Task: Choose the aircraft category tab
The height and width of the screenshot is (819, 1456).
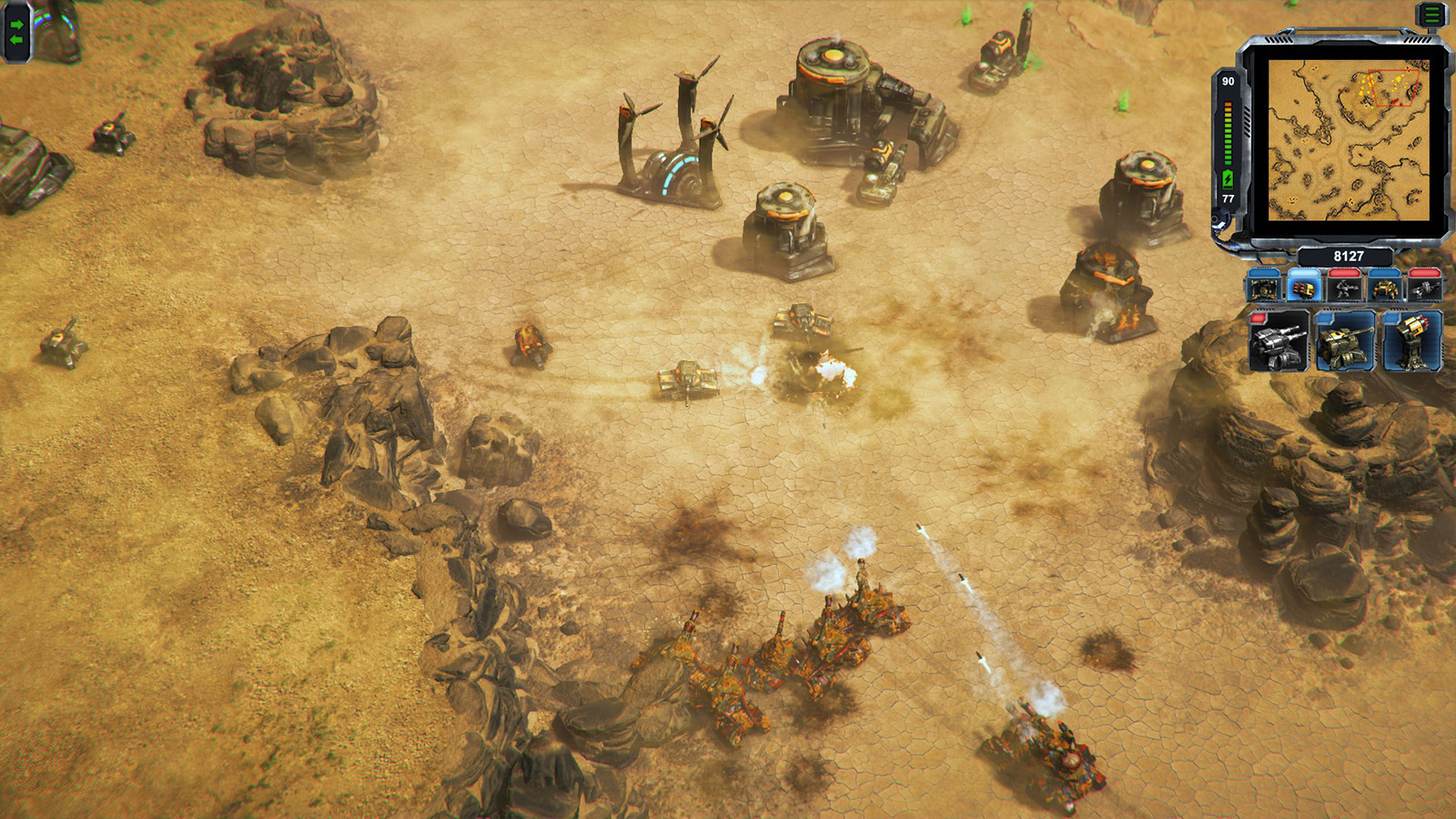Action: (x=1424, y=288)
